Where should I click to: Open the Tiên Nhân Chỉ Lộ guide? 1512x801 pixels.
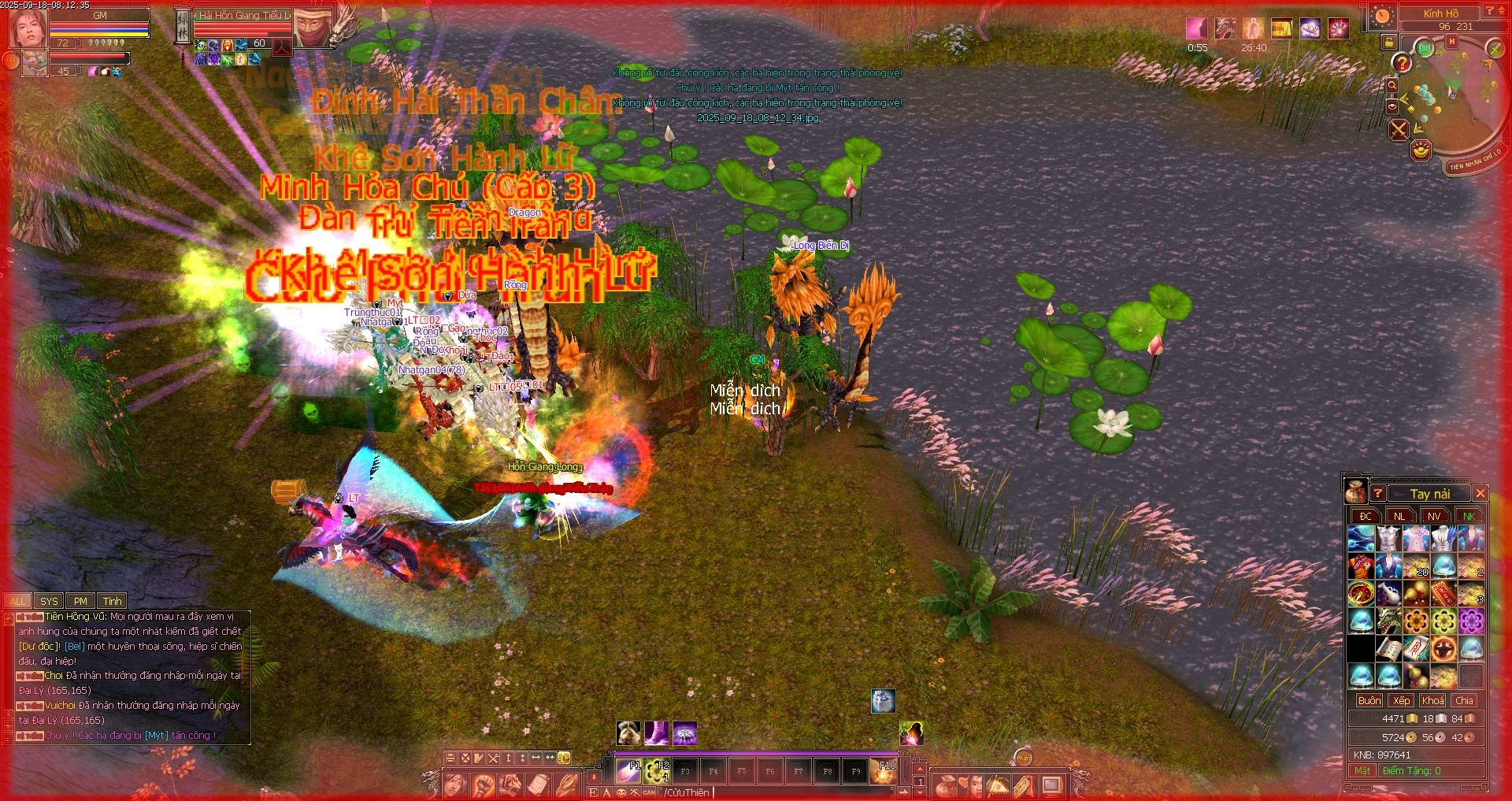point(1475,161)
